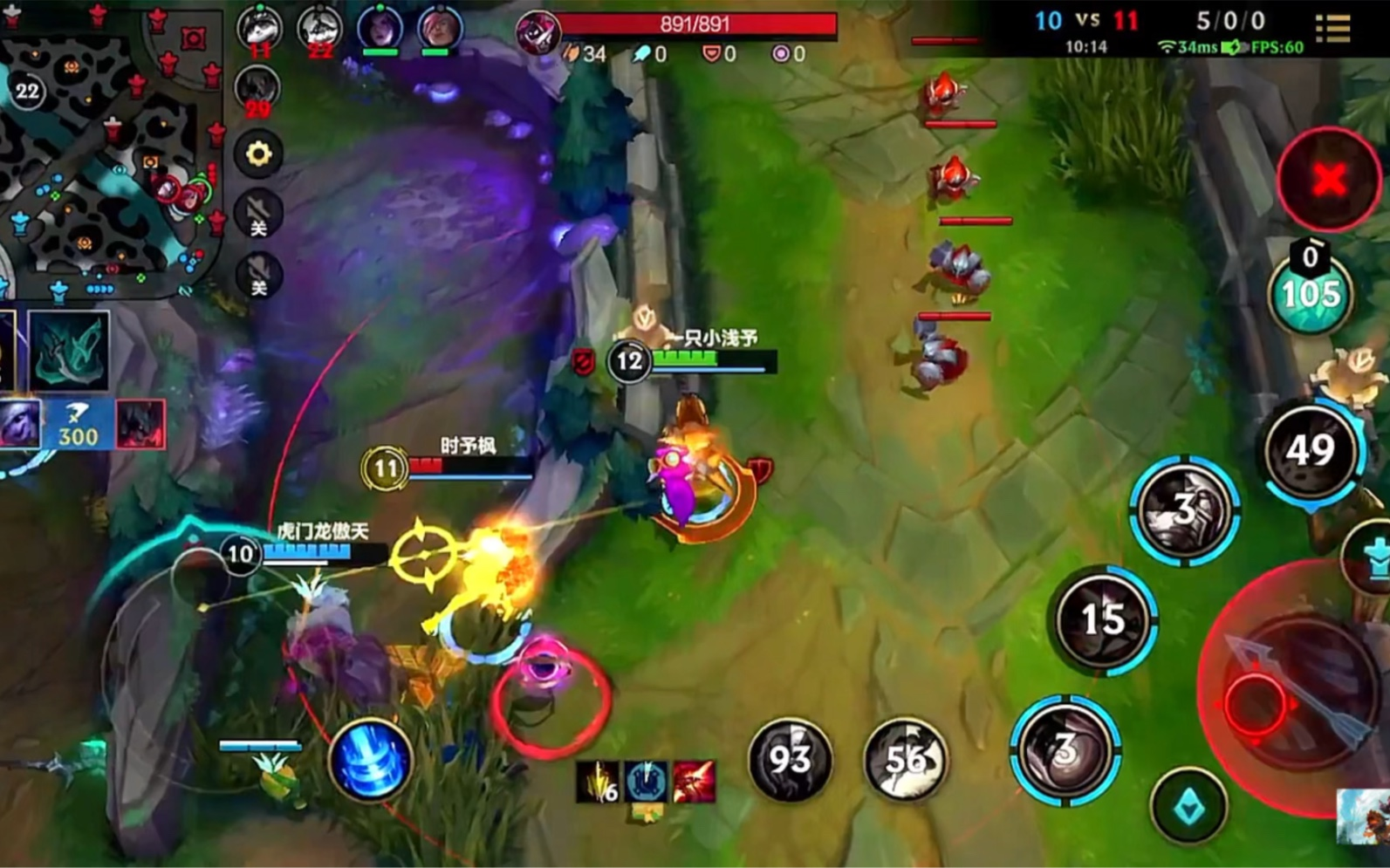Open the gear settings button
The width and height of the screenshot is (1390, 868).
258,154
